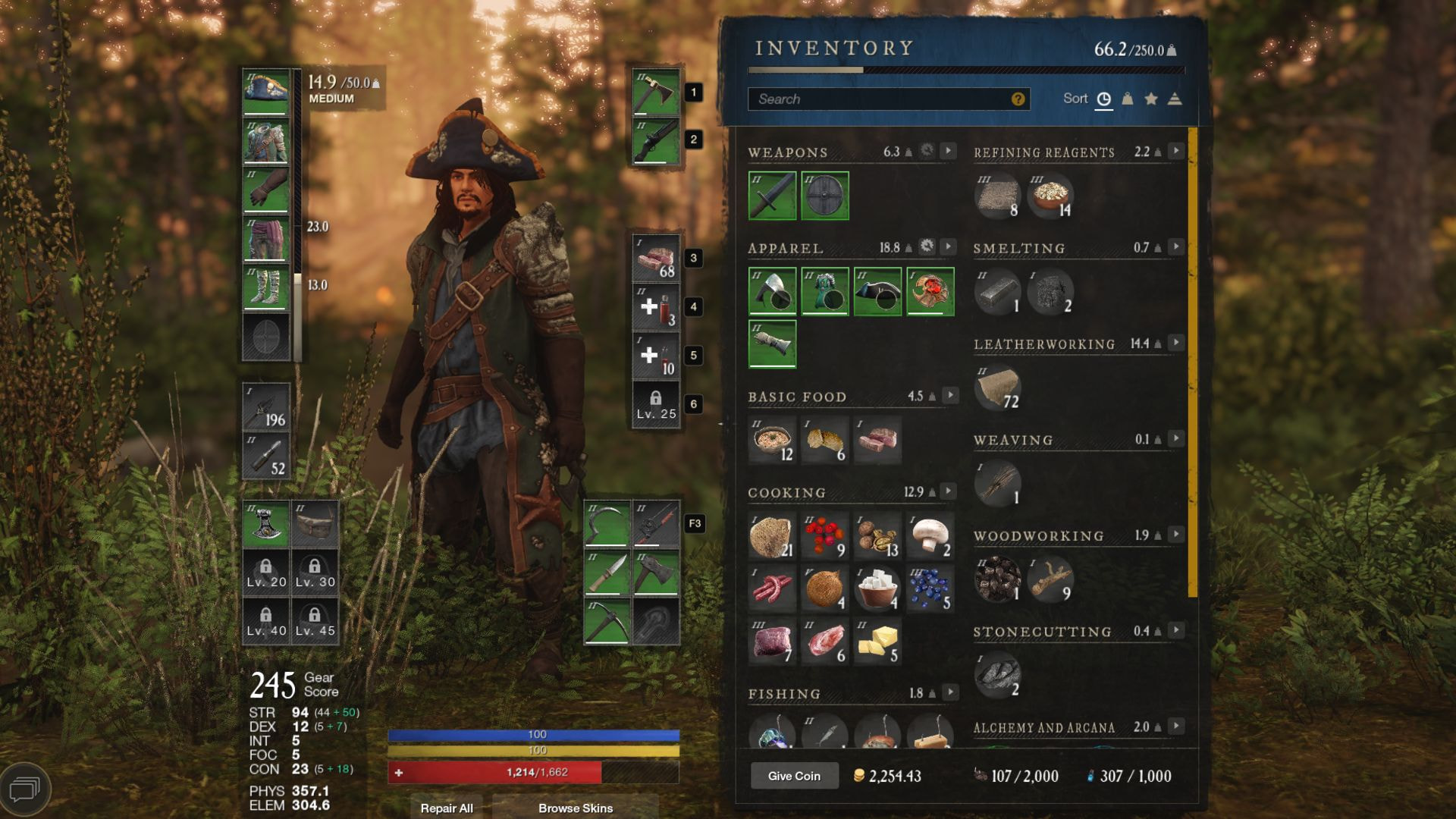The width and height of the screenshot is (1456, 819).
Task: Select the red amulet in Apparel
Action: (930, 291)
